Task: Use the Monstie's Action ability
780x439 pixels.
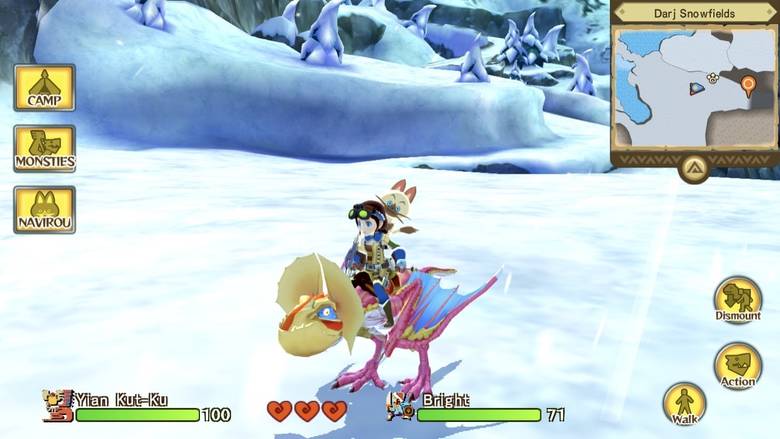Action: pyautogui.click(x=738, y=367)
